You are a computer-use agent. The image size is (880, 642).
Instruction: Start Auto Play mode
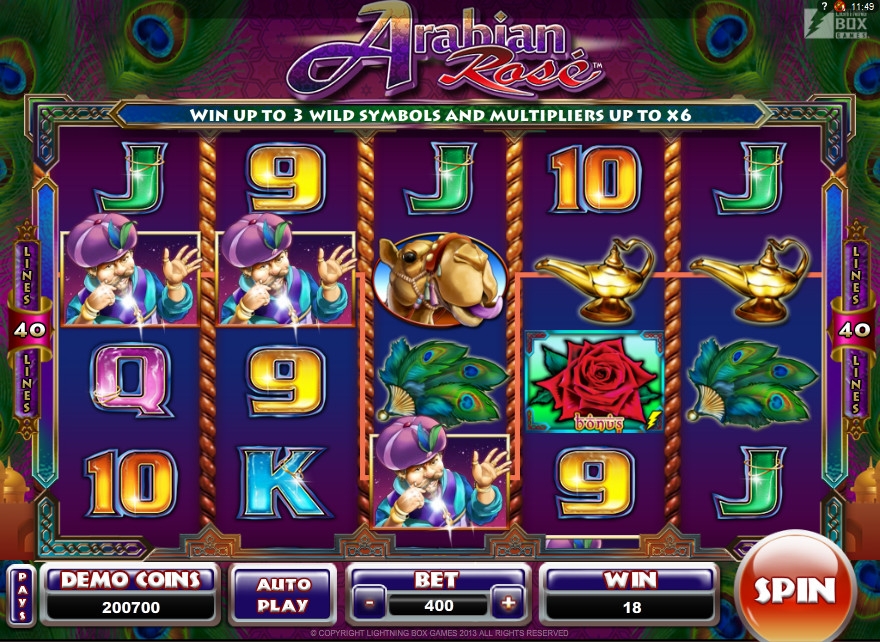point(282,594)
